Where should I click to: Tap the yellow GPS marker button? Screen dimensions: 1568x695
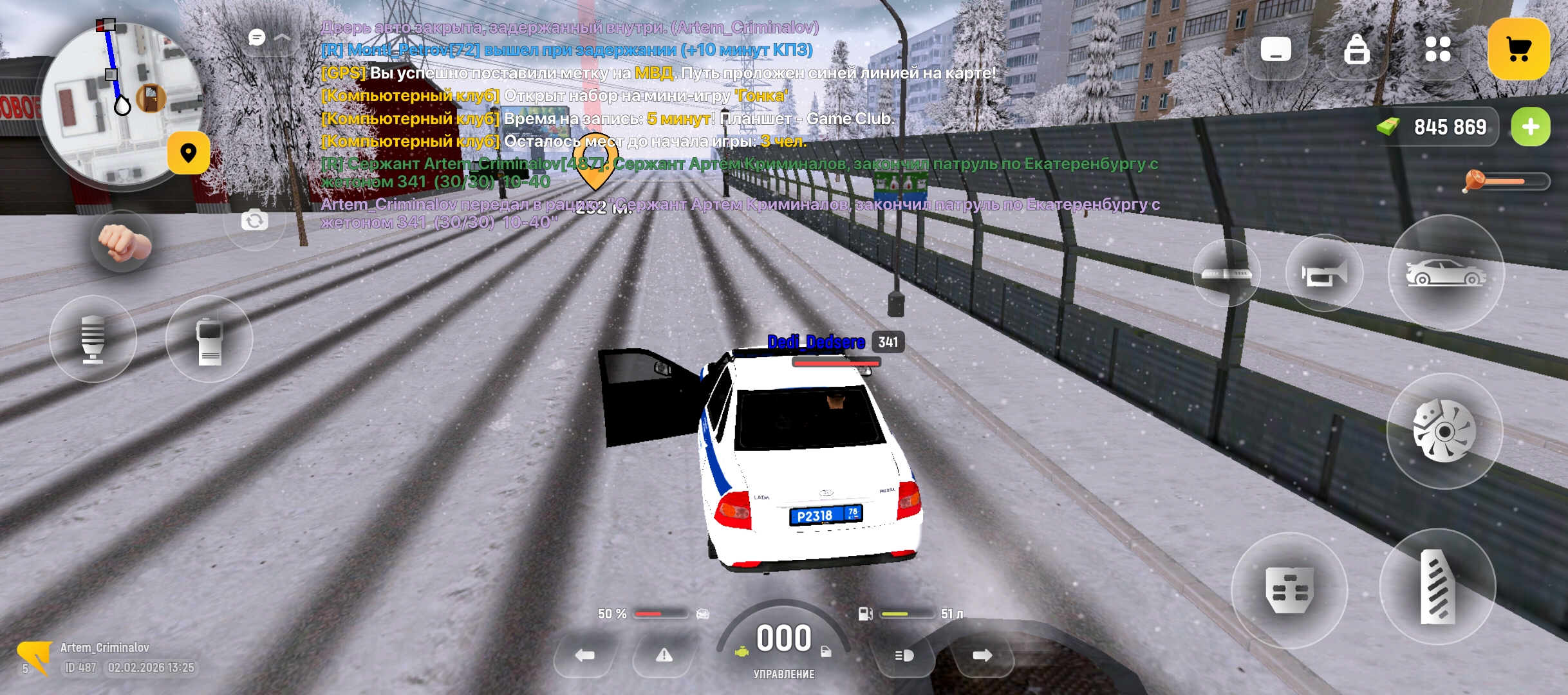189,153
